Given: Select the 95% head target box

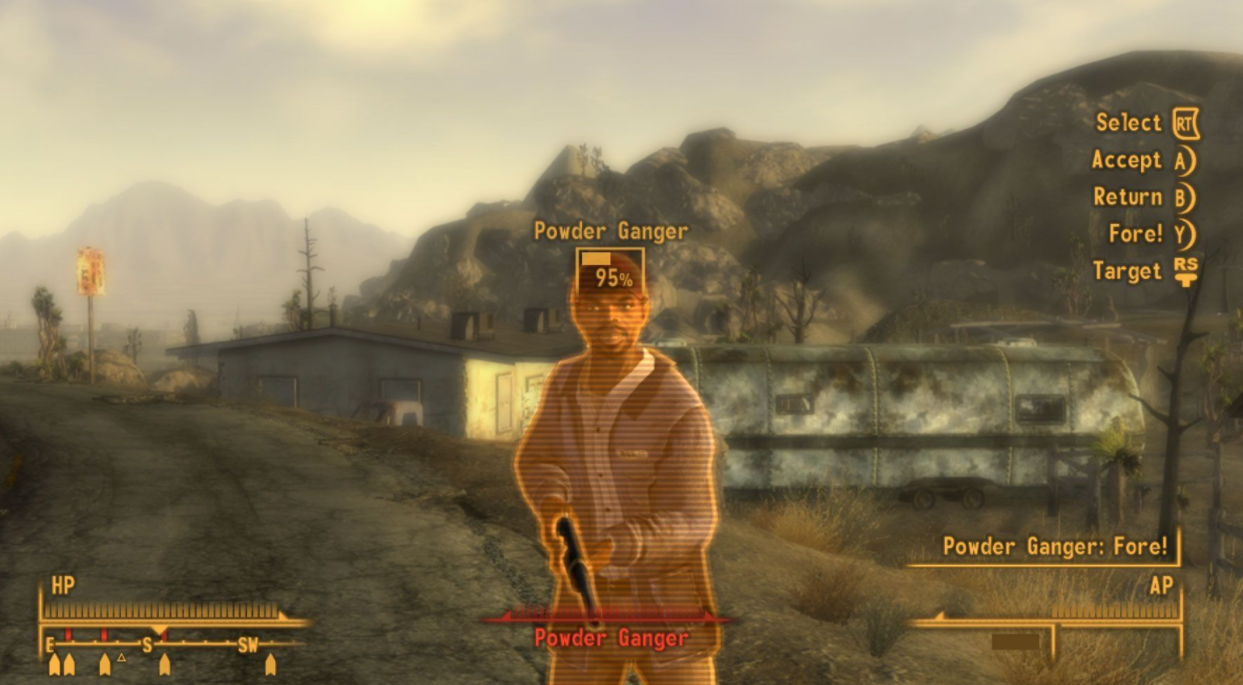Looking at the screenshot, I should [x=610, y=272].
